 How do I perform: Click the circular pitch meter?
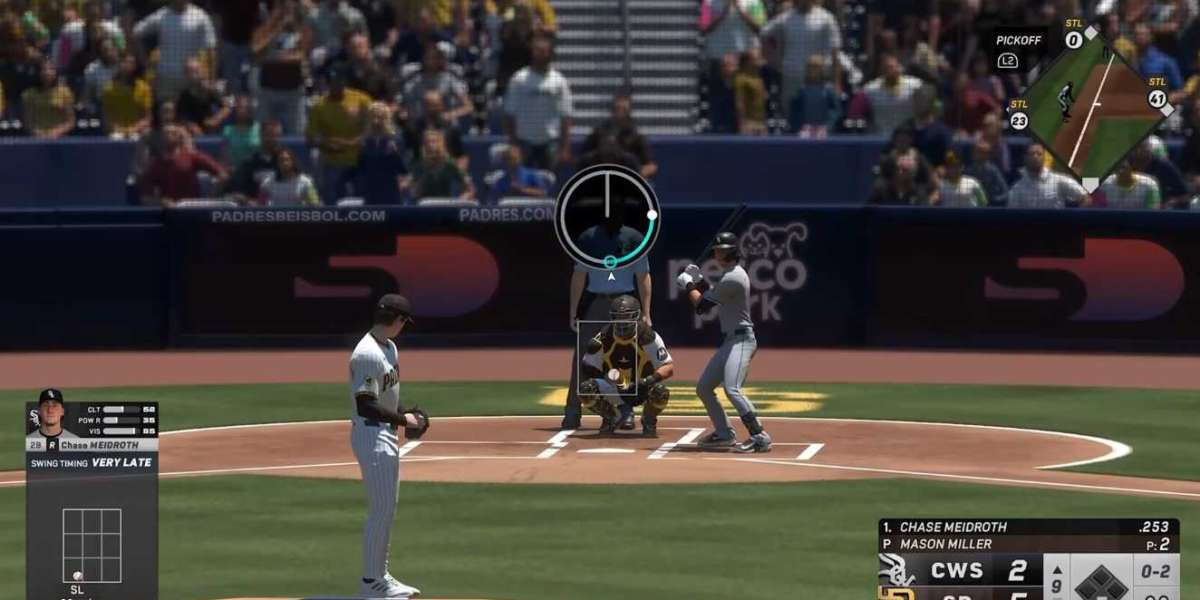point(607,216)
